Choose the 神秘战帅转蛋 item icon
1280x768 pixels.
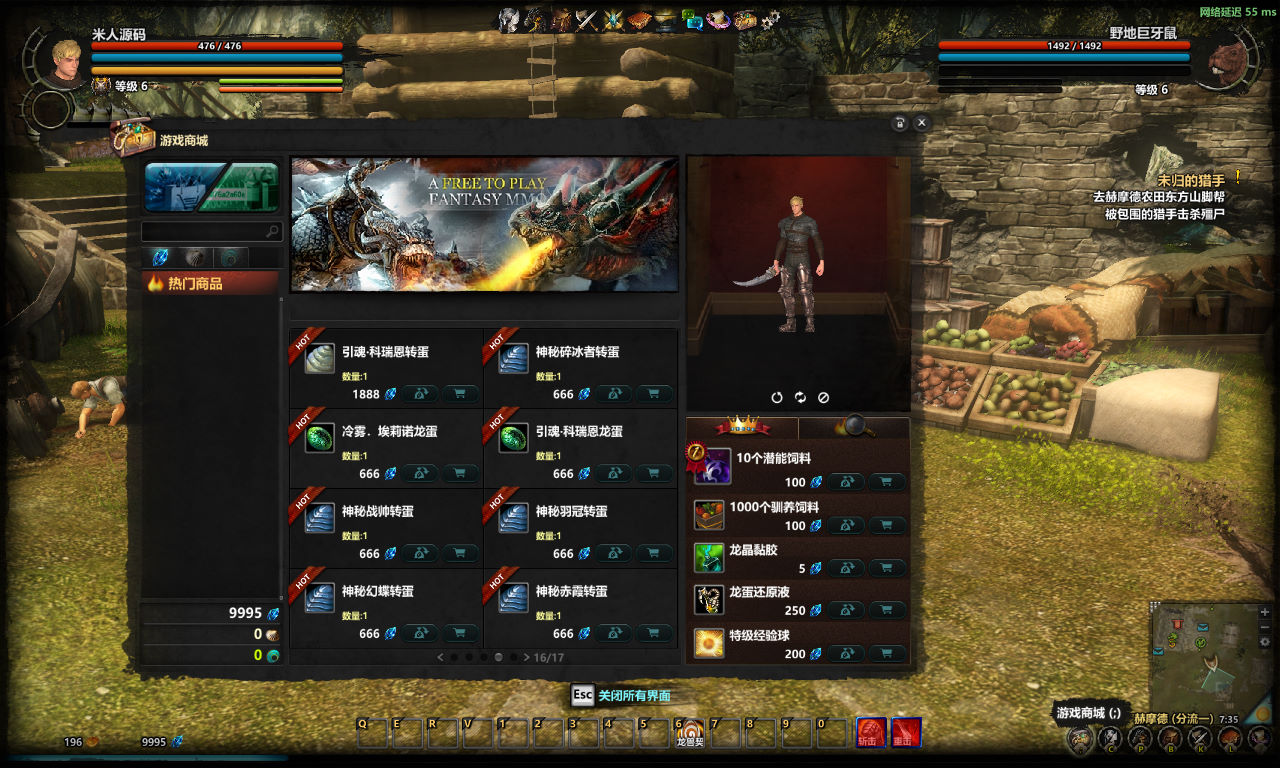pyautogui.click(x=320, y=519)
